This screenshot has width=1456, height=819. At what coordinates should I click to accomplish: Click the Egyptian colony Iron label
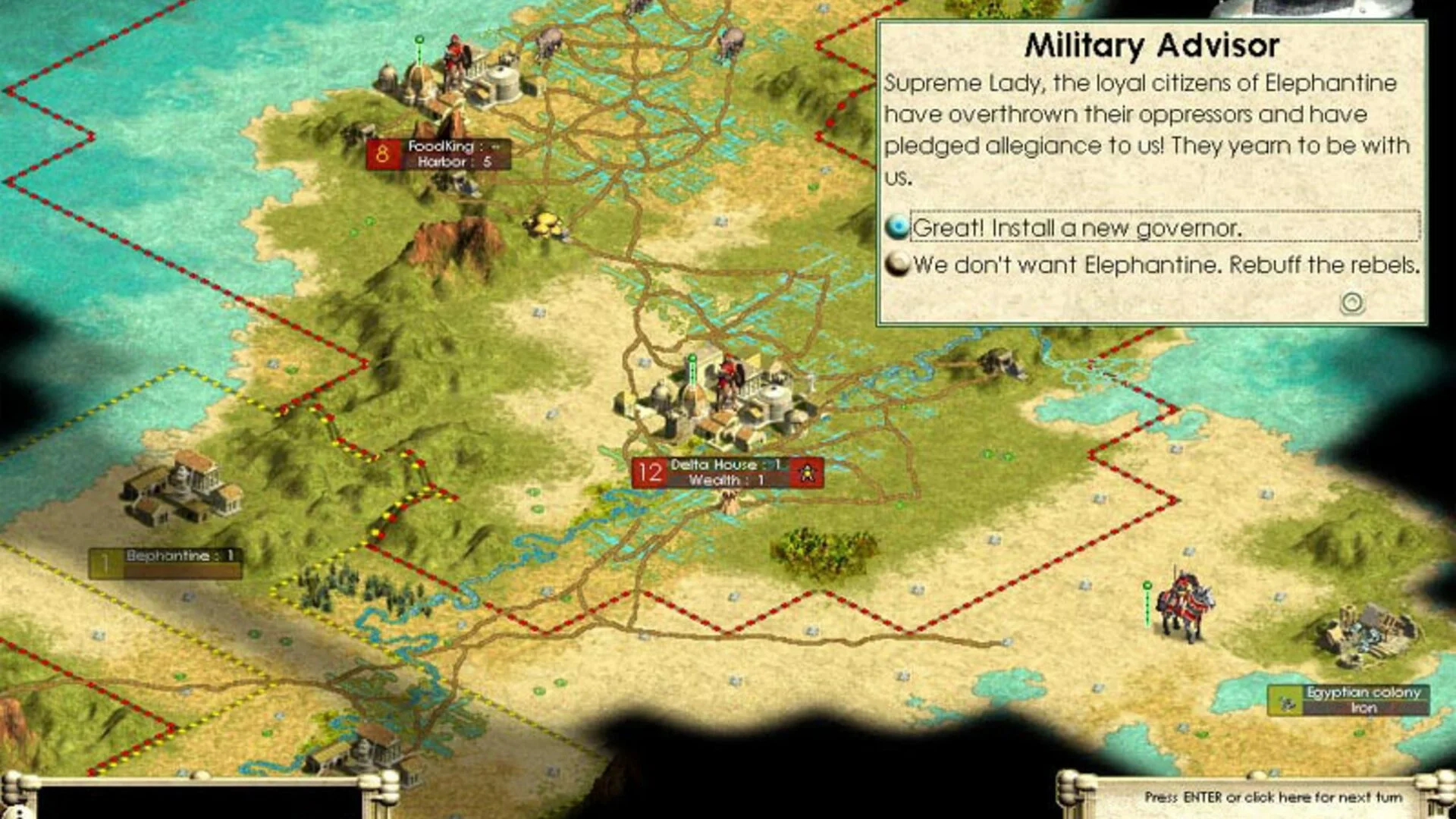[x=1348, y=700]
